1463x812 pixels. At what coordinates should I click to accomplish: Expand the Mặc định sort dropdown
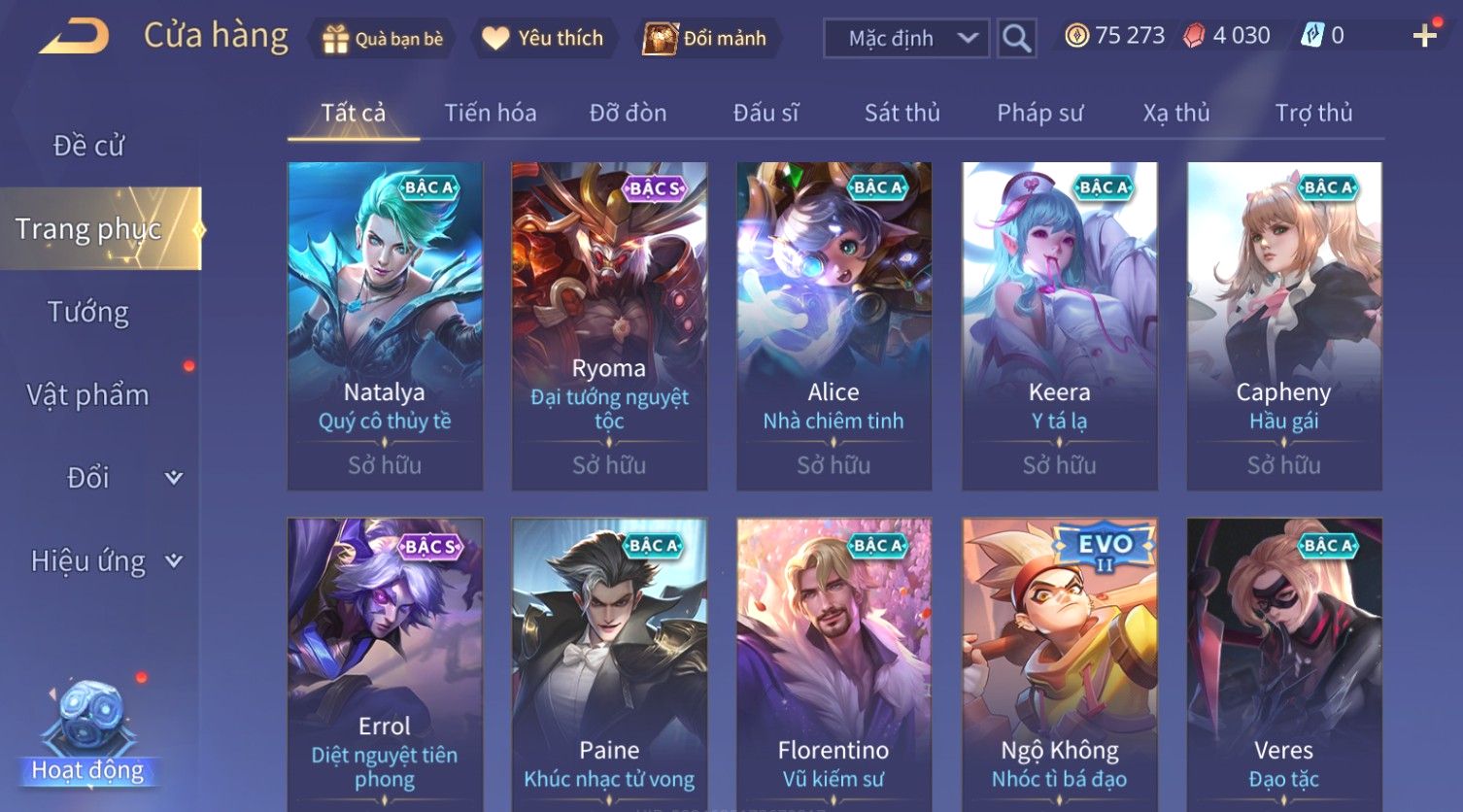coord(905,39)
